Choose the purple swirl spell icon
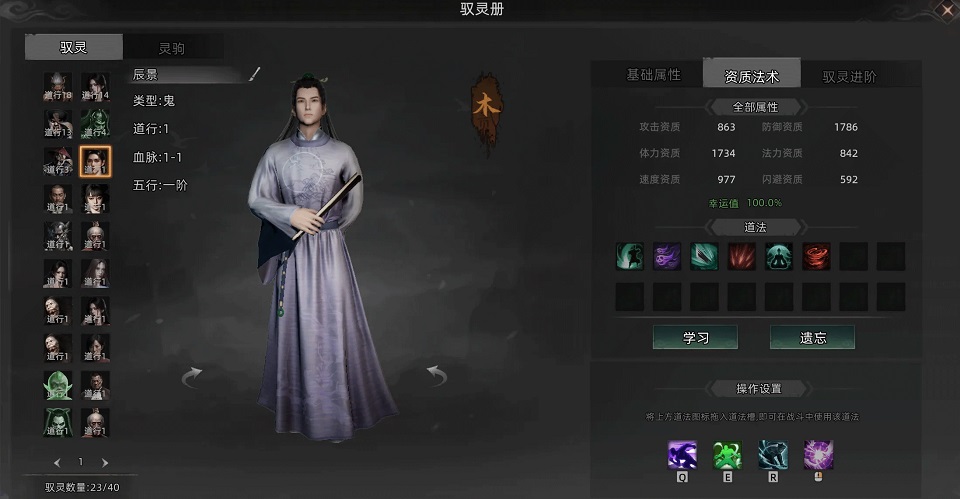Viewport: 960px width, 499px height. tap(667, 256)
